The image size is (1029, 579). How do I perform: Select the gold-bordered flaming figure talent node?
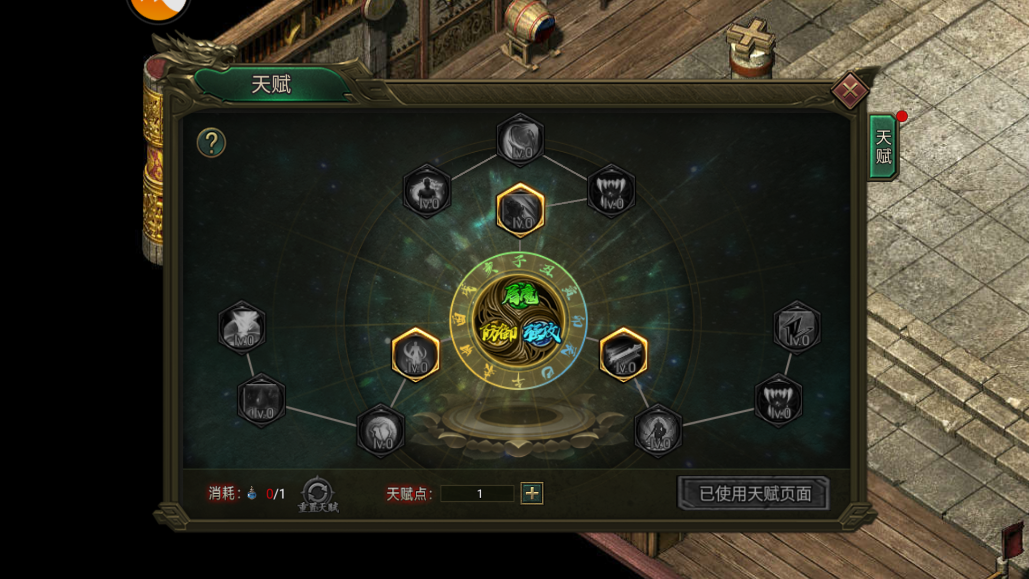pos(415,355)
